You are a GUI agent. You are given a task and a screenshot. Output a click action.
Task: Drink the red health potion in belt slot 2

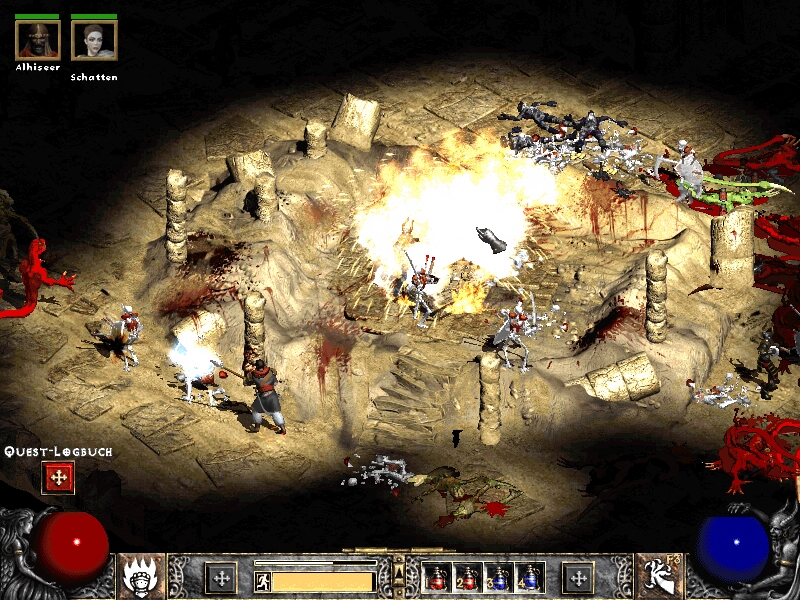pos(467,577)
